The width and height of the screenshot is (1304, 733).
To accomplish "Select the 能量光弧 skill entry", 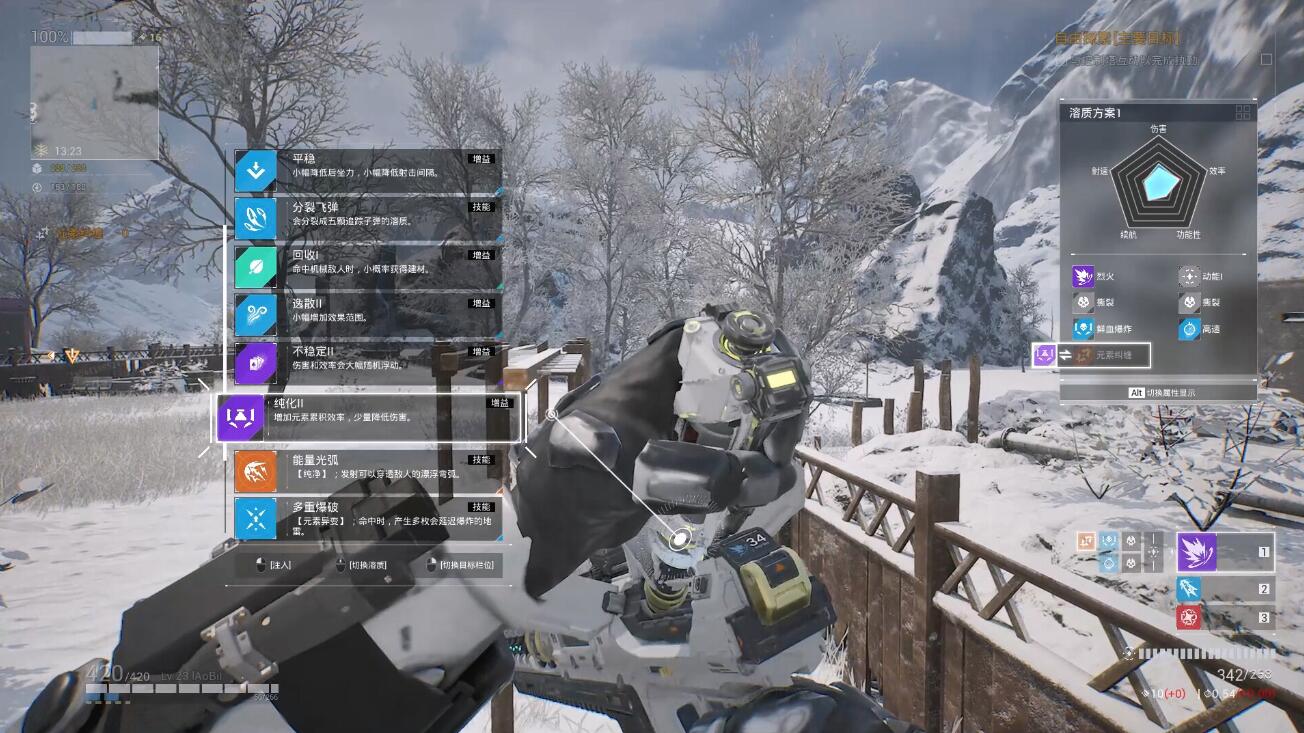I will tap(367, 471).
